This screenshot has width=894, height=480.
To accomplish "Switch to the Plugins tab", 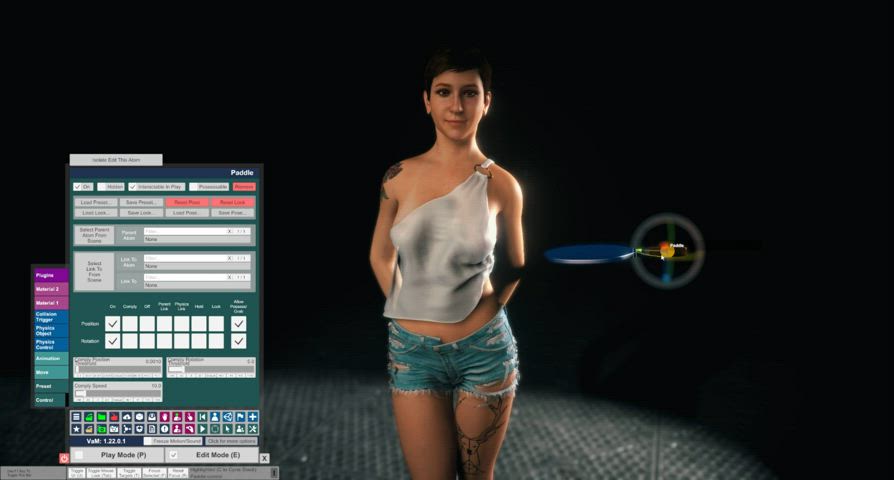I will coord(50,274).
